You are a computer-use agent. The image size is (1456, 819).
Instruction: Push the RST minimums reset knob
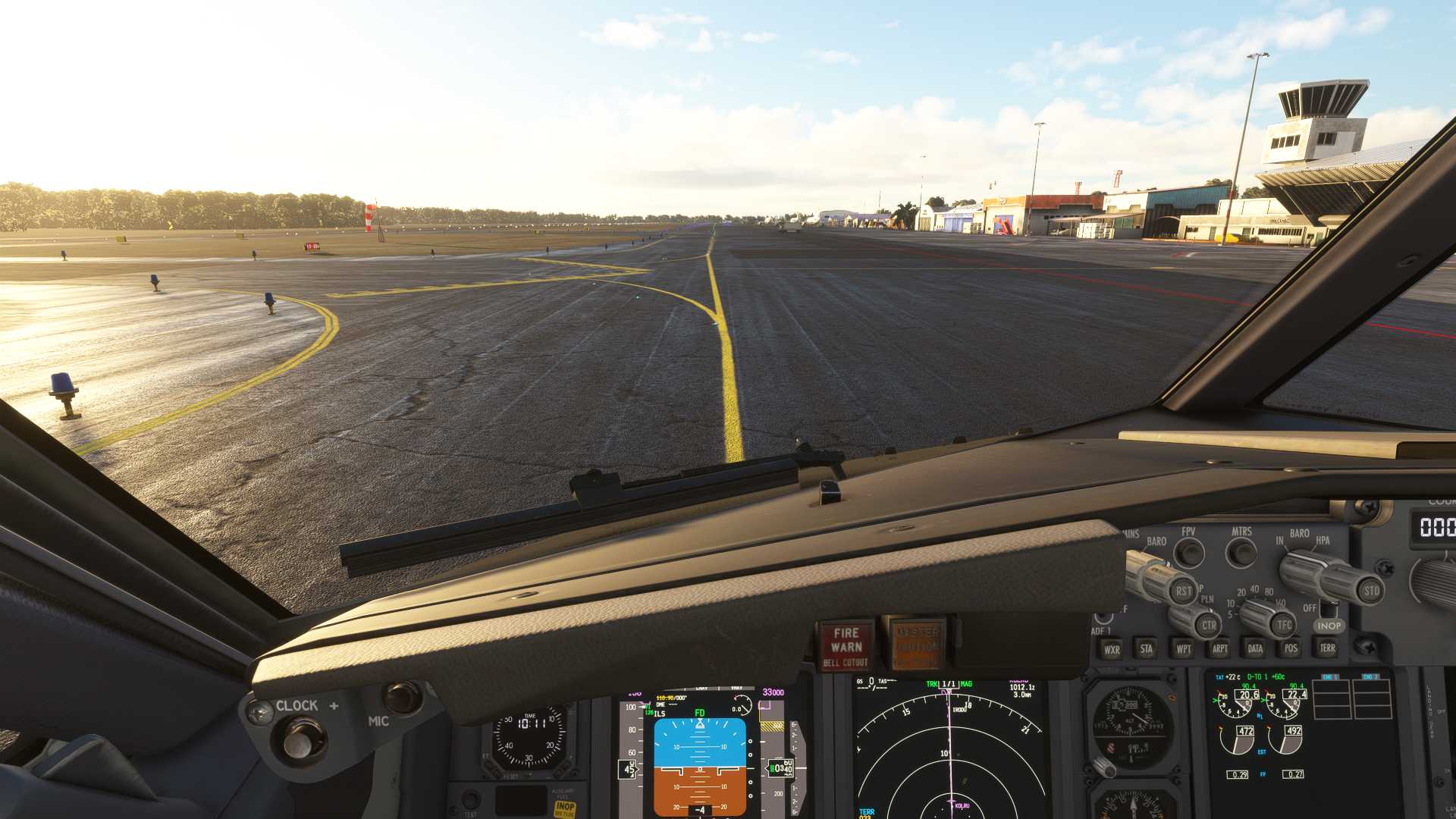1183,591
